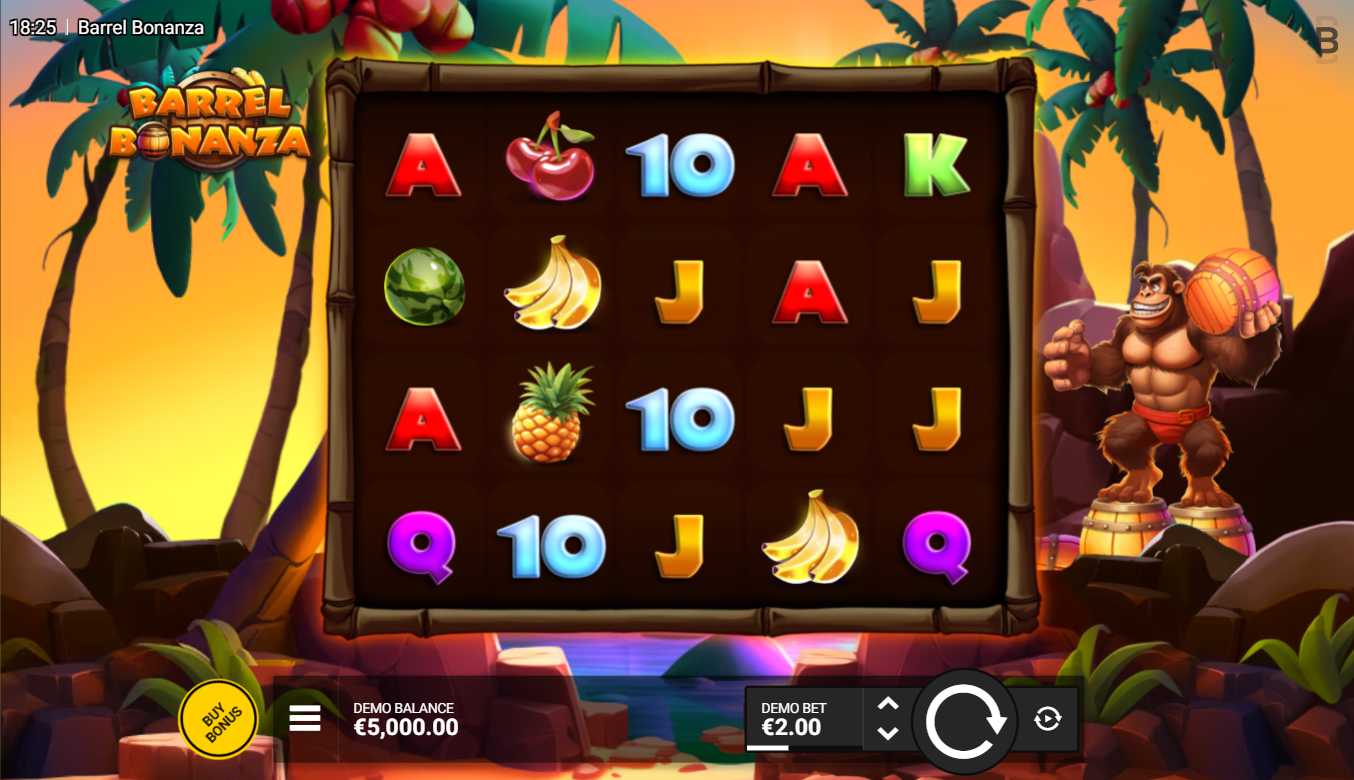Spin the reels with the circular arrow button
Viewport: 1354px width, 780px height.
click(x=965, y=720)
